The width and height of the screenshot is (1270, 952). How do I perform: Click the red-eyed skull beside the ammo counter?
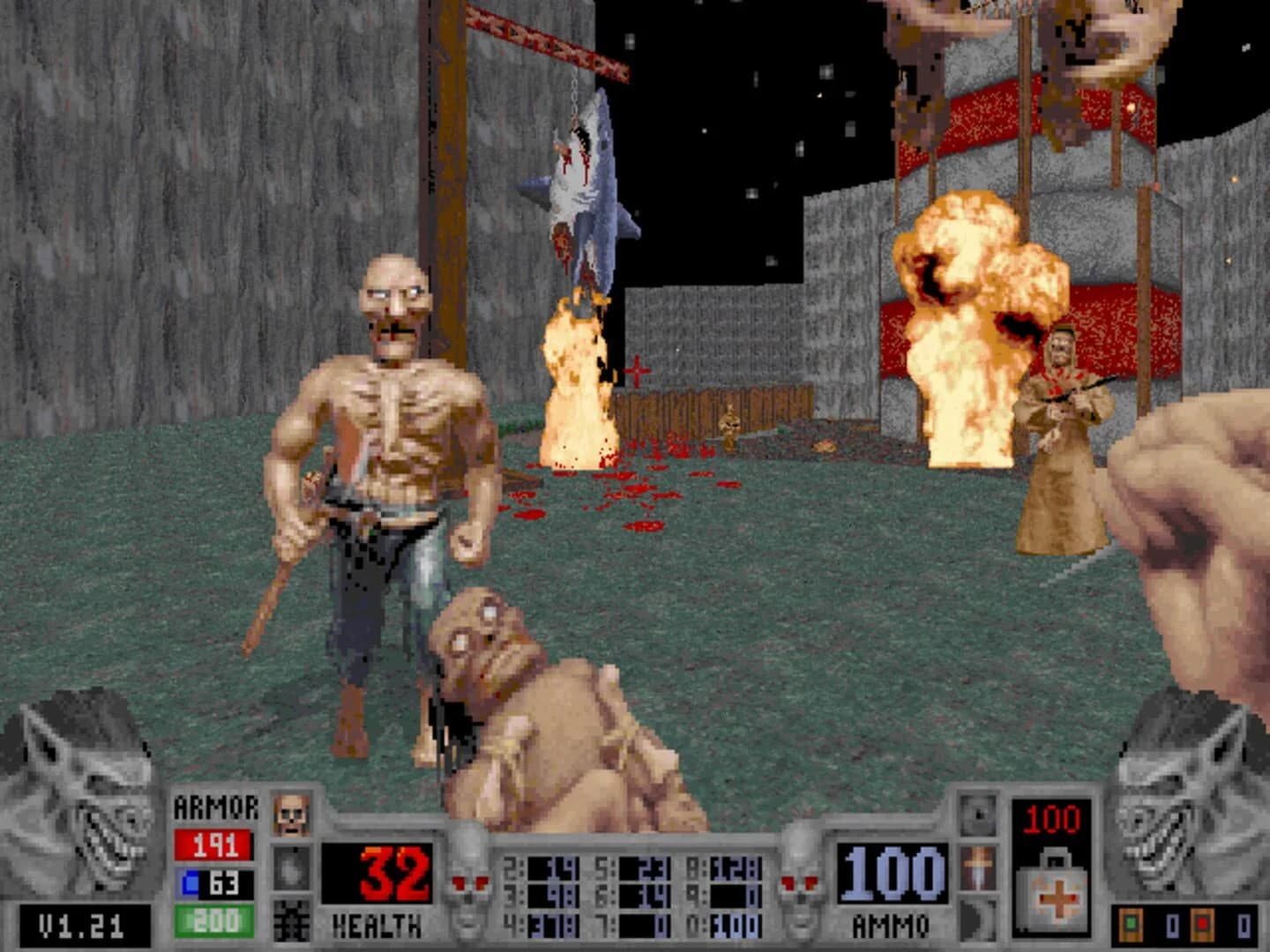click(x=799, y=881)
